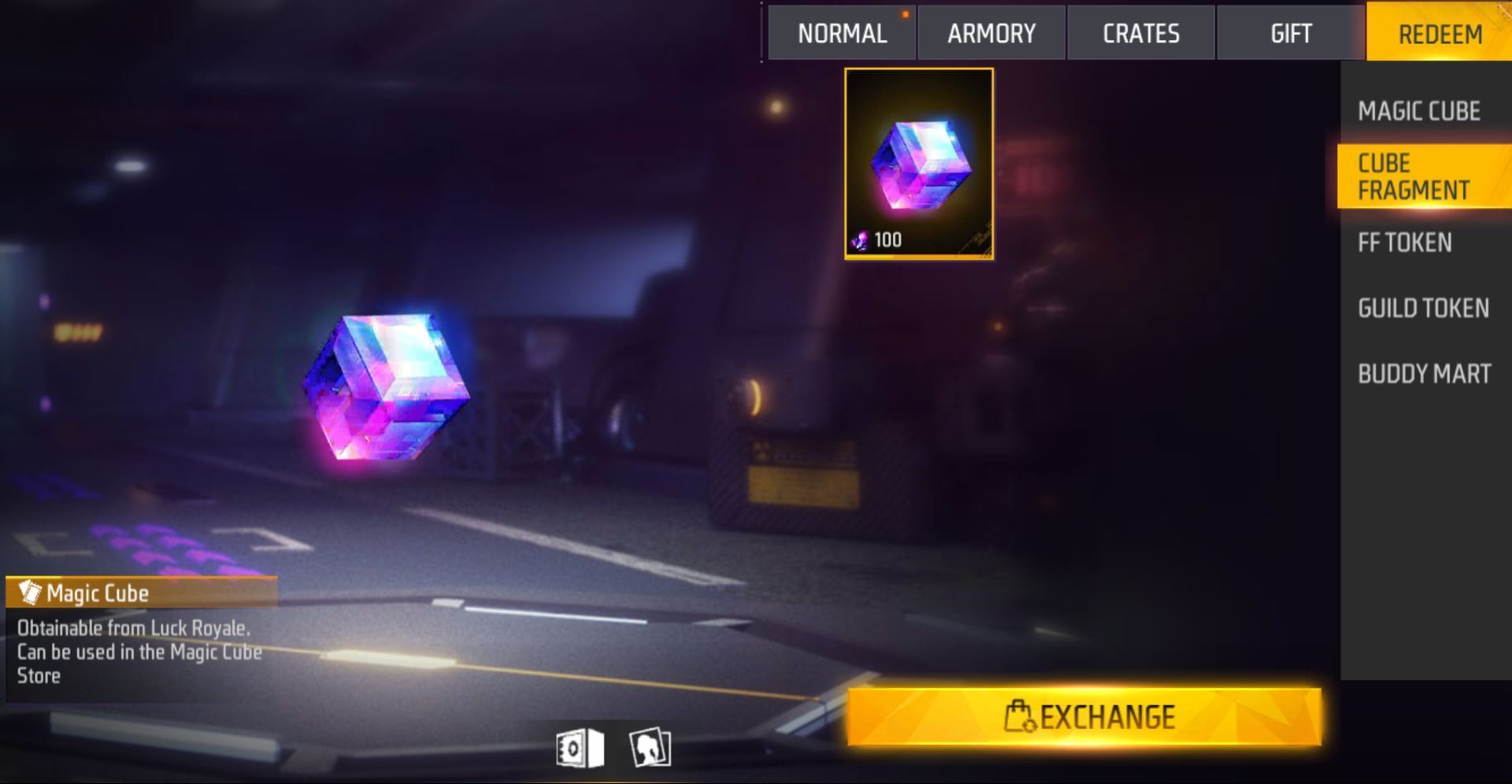Click the red notification dot on the NORMAL tab
Viewport: 1512px width, 784px height.
click(x=906, y=13)
